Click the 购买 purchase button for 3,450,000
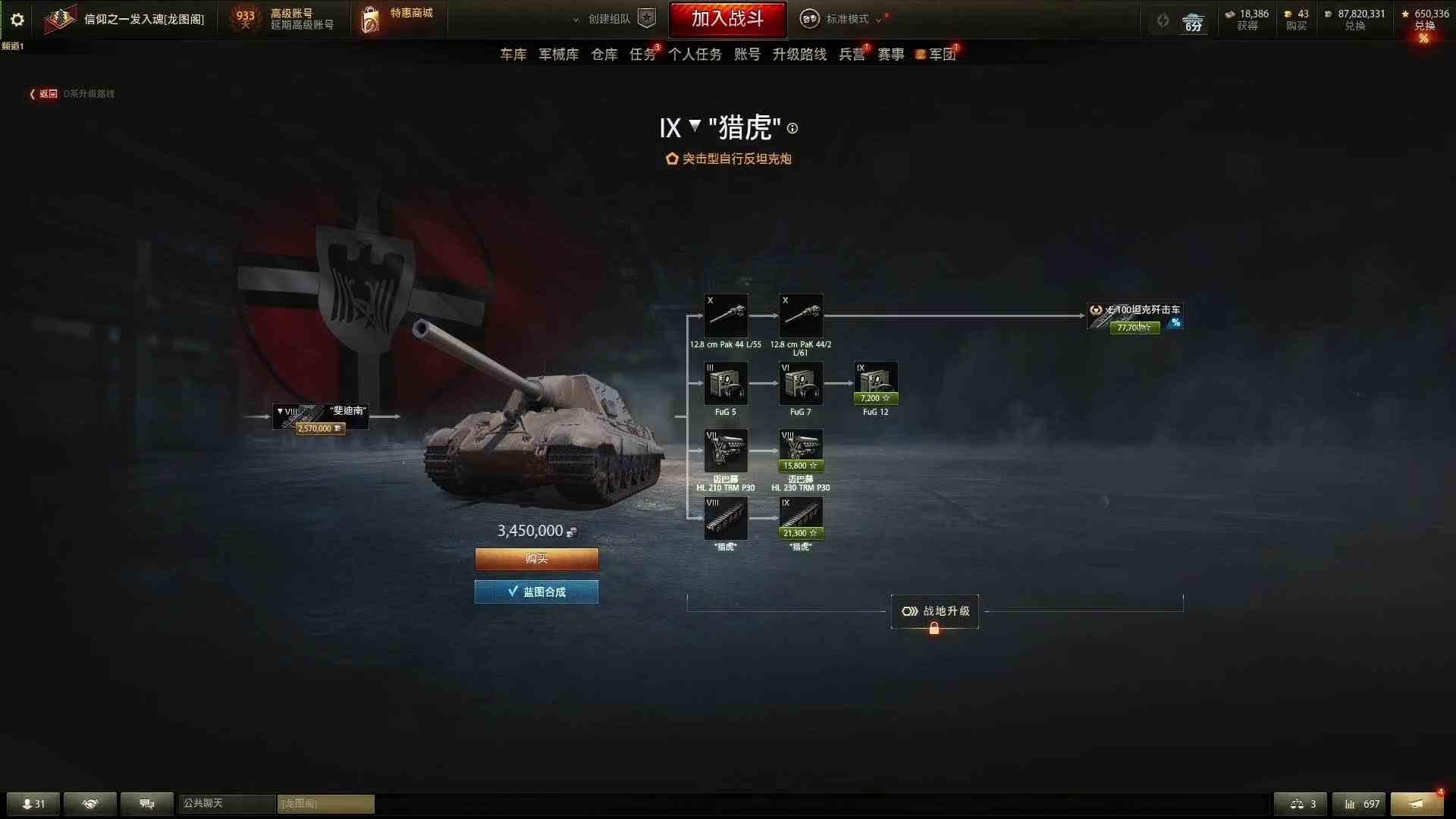This screenshot has height=819, width=1456. pyautogui.click(x=536, y=559)
